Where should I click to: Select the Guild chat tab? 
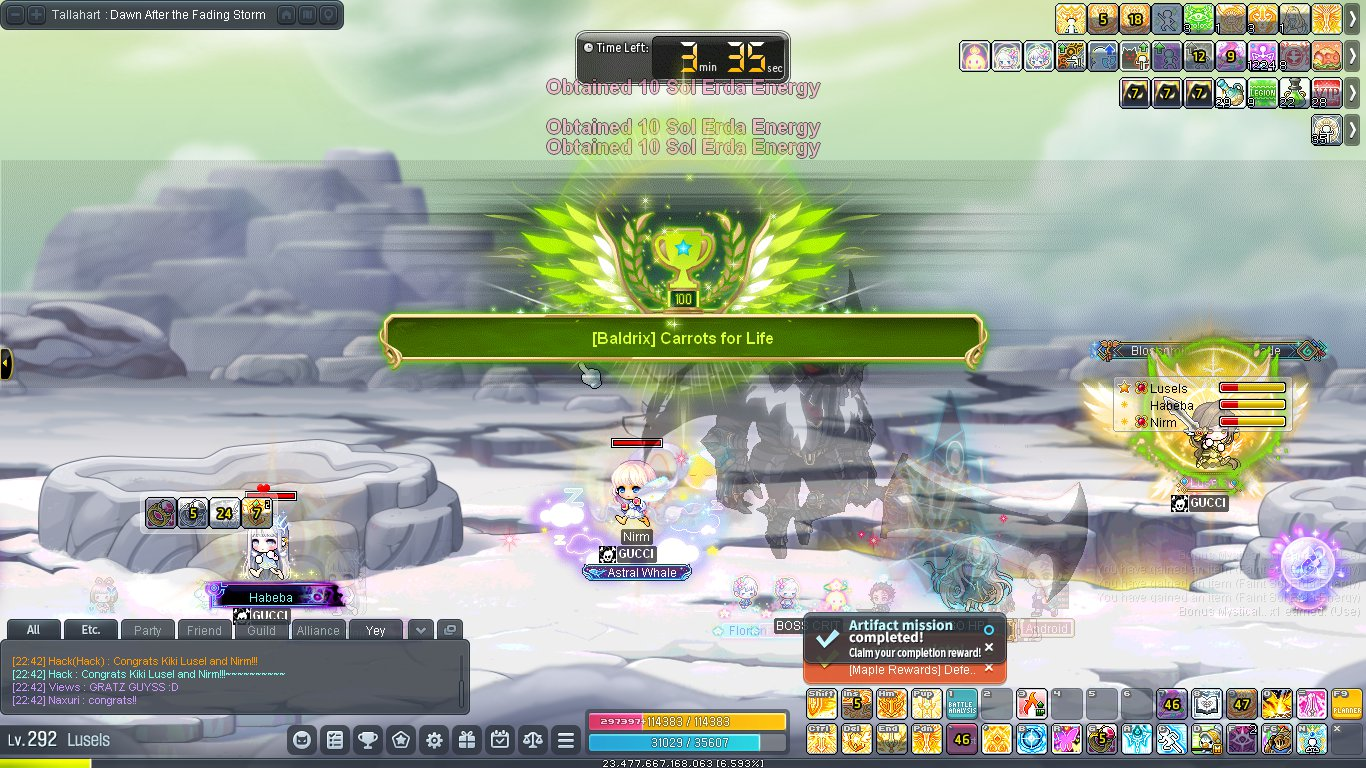tap(261, 630)
